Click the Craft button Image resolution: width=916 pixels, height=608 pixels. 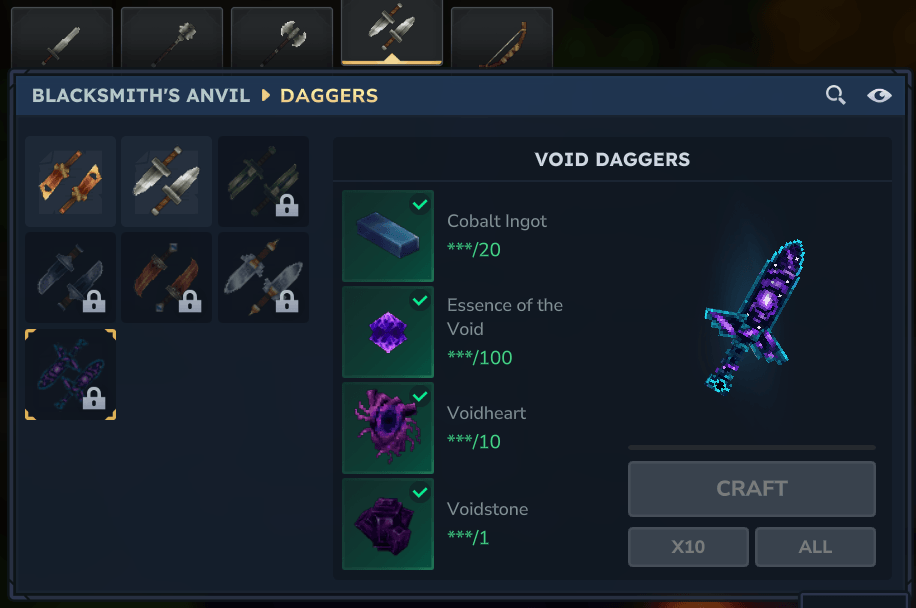(x=751, y=489)
